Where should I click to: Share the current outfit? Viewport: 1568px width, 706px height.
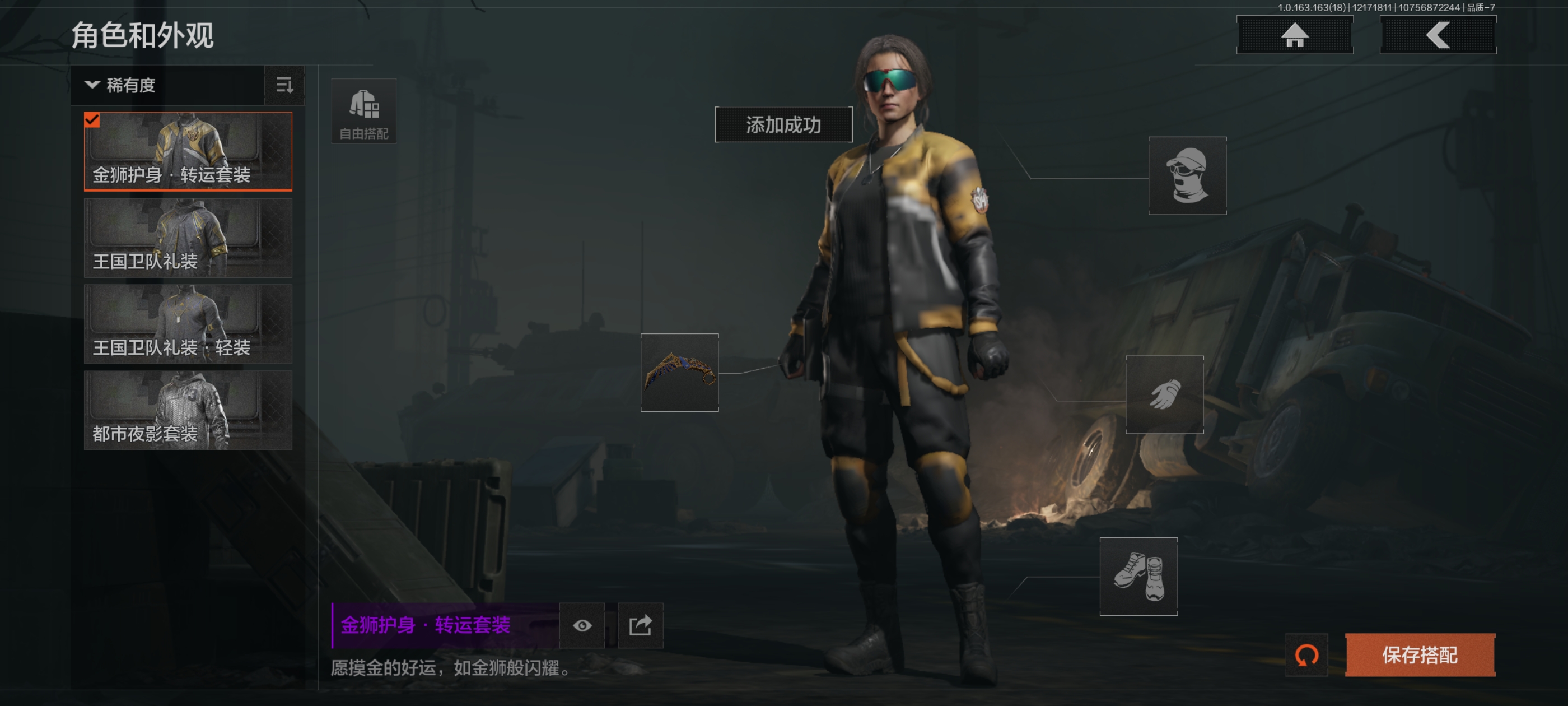(x=640, y=625)
